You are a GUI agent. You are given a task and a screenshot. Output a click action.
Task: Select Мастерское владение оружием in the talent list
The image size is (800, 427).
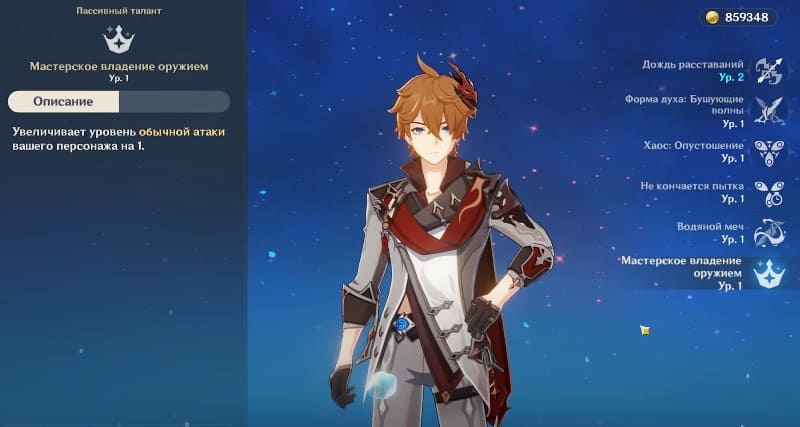coord(768,272)
